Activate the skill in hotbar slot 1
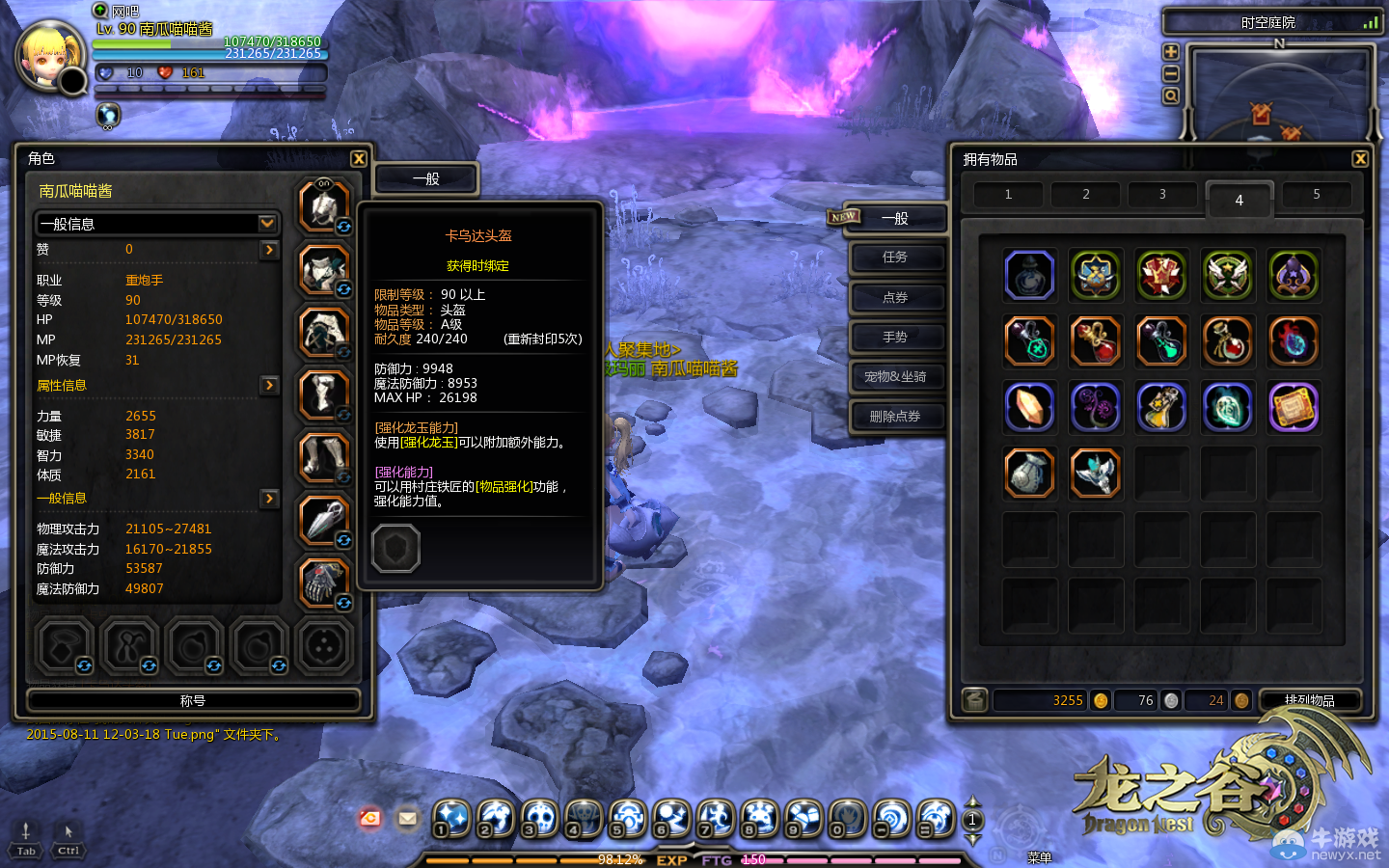This screenshot has height=868, width=1389. 451,818
